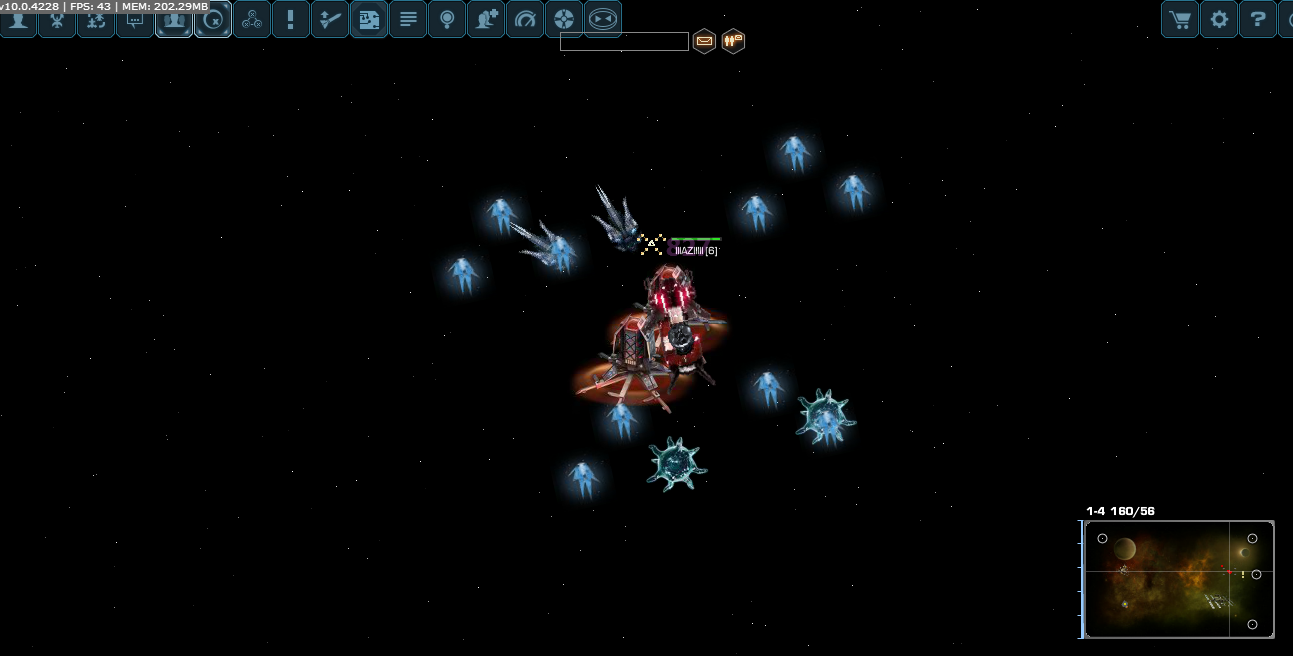This screenshot has height=656, width=1293.
Task: Open the map pin marker icon
Action: (x=447, y=19)
